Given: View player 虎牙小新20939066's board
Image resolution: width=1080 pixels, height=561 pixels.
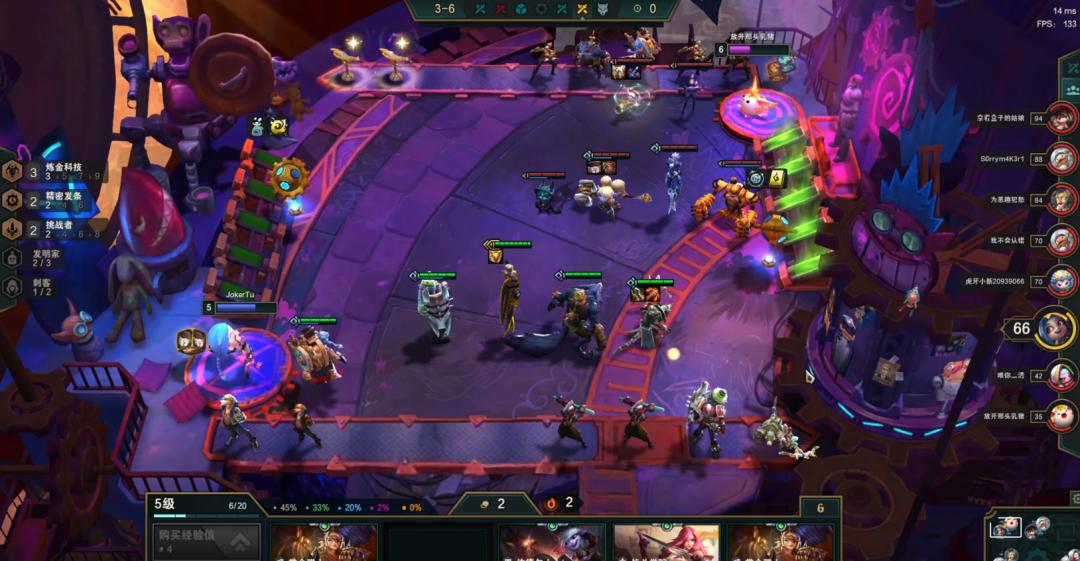Looking at the screenshot, I should [x=1061, y=281].
